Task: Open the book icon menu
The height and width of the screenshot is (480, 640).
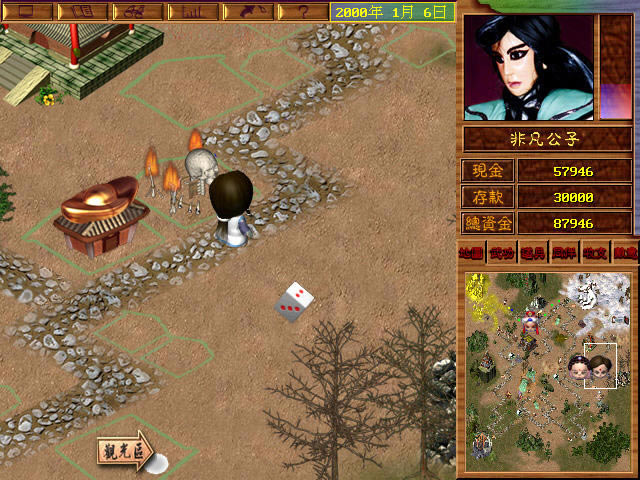Action: [82, 12]
